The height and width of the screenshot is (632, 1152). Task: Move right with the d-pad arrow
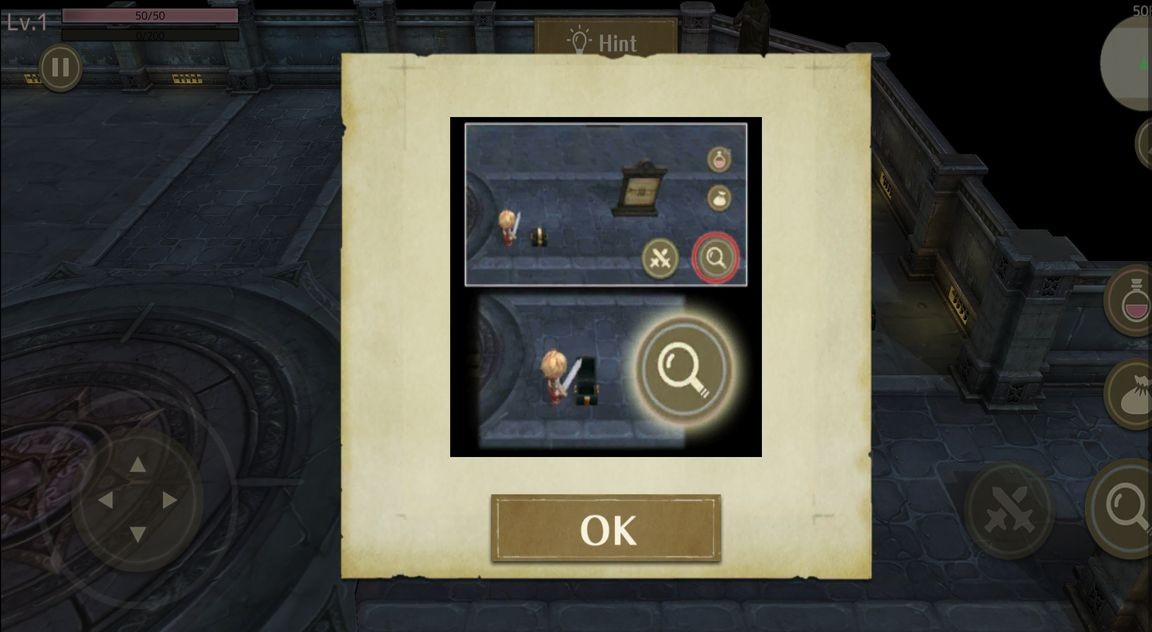[170, 499]
